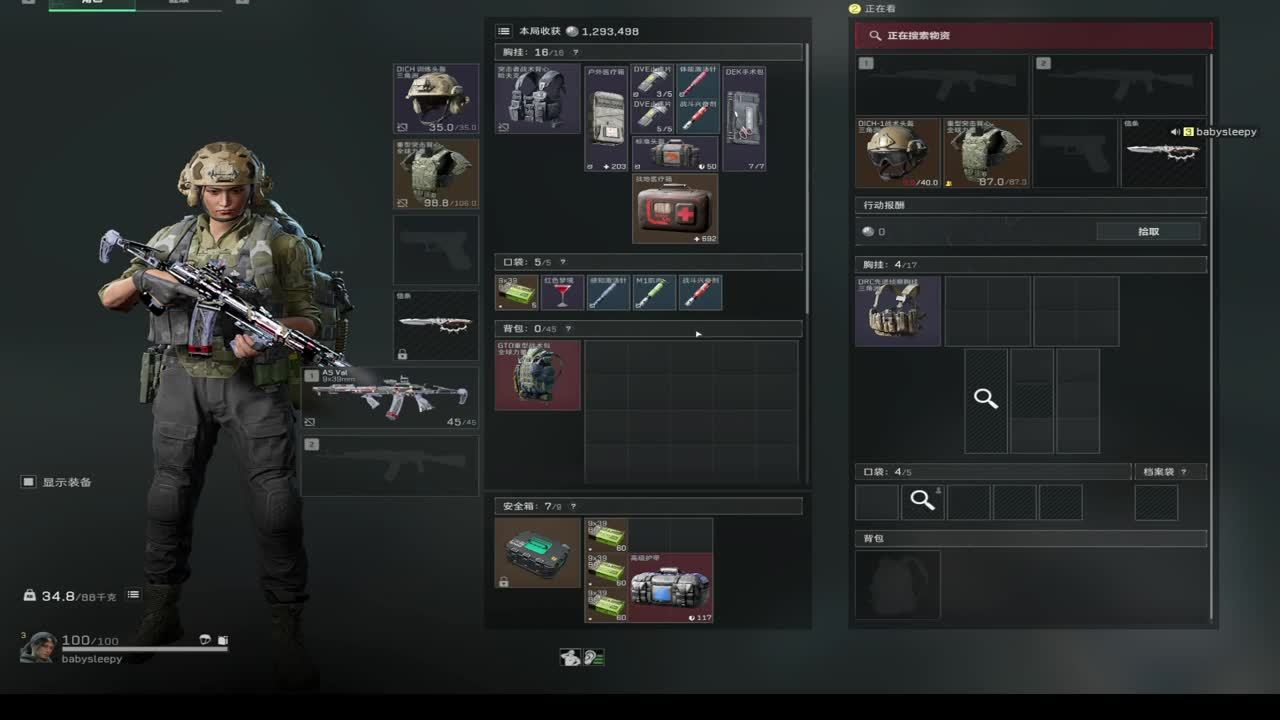The width and height of the screenshot is (1280, 720).
Task: Toggle the 显示装备 checkbox
Action: [x=28, y=482]
